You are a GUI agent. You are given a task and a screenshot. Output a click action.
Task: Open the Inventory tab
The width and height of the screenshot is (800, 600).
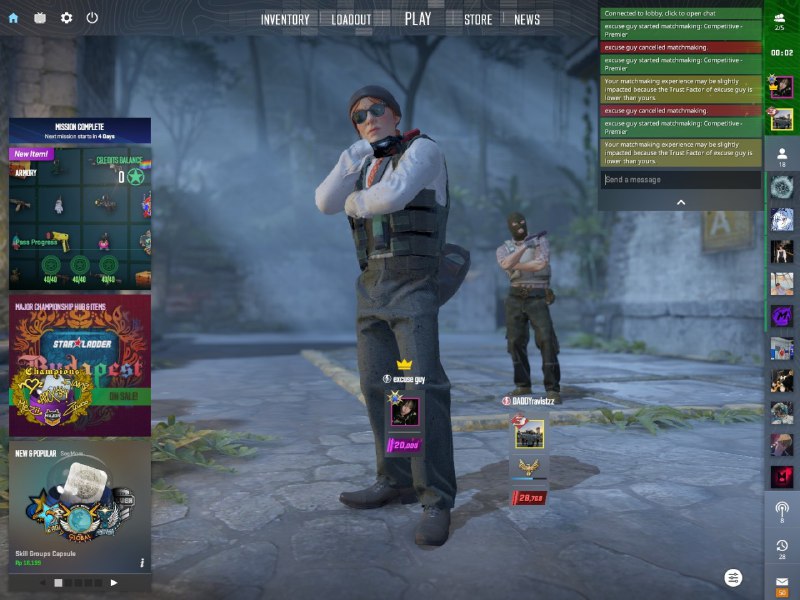(x=285, y=19)
